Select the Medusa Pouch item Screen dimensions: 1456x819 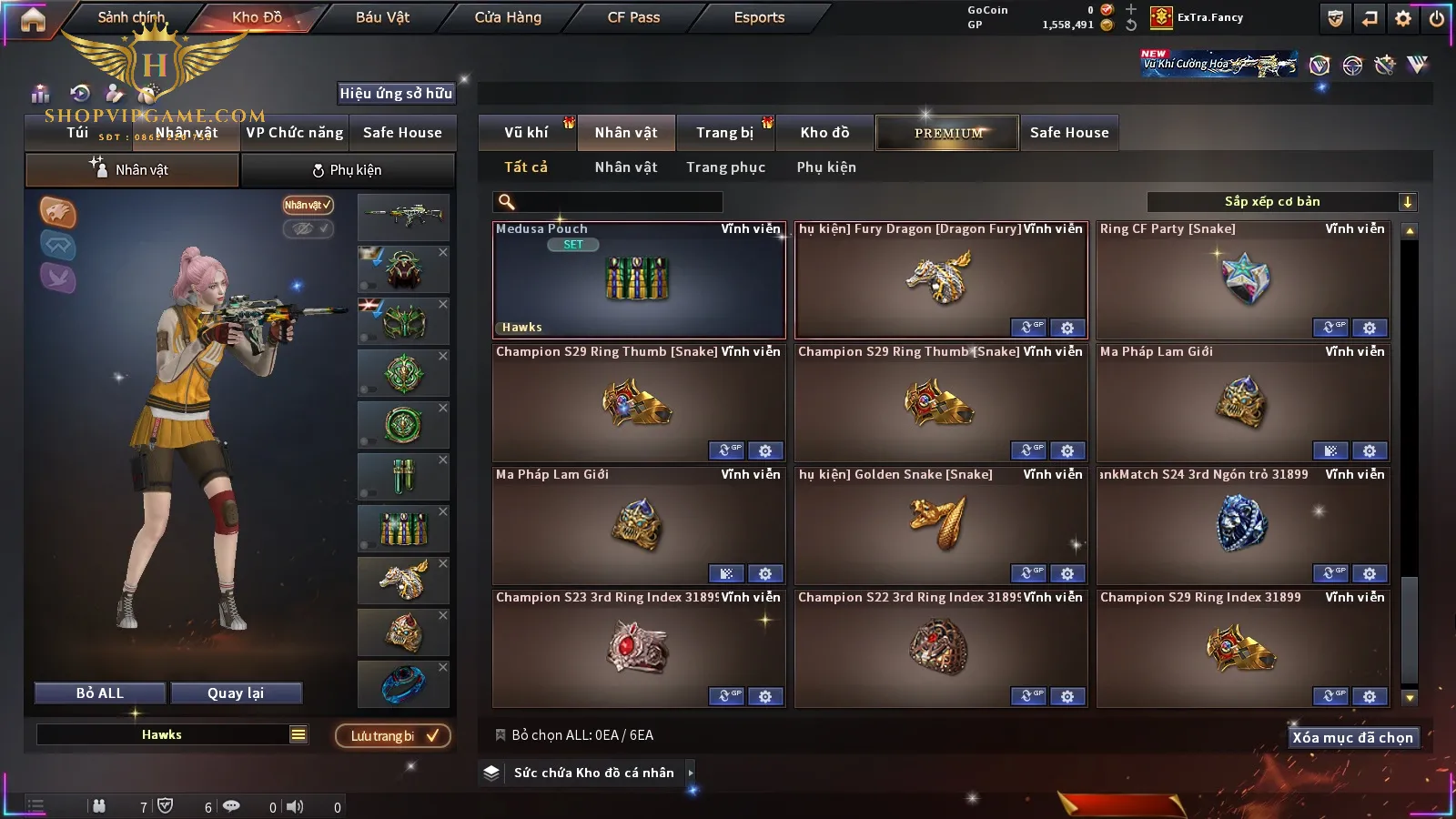click(638, 280)
